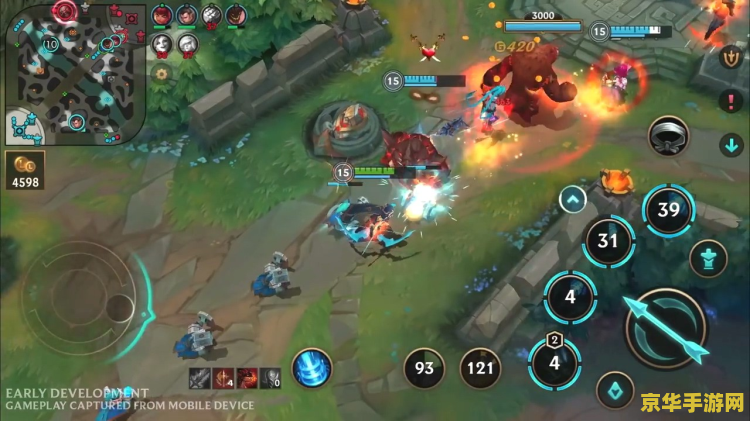Open the gear settings icon
The height and width of the screenshot is (421, 750).
tap(160, 73)
